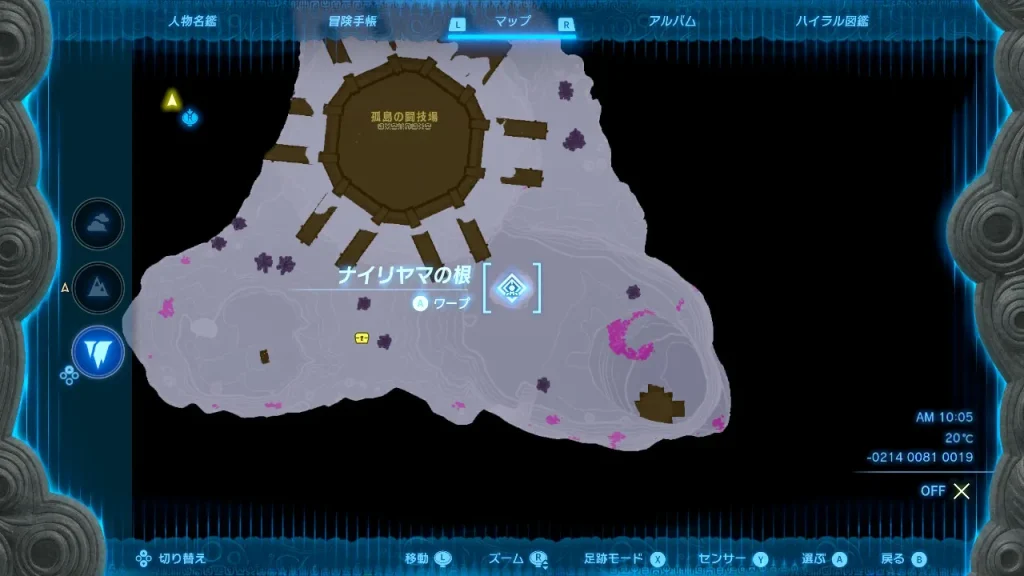Image resolution: width=1024 pixels, height=576 pixels.
Task: Open the アルバム tab
Action: point(671,21)
